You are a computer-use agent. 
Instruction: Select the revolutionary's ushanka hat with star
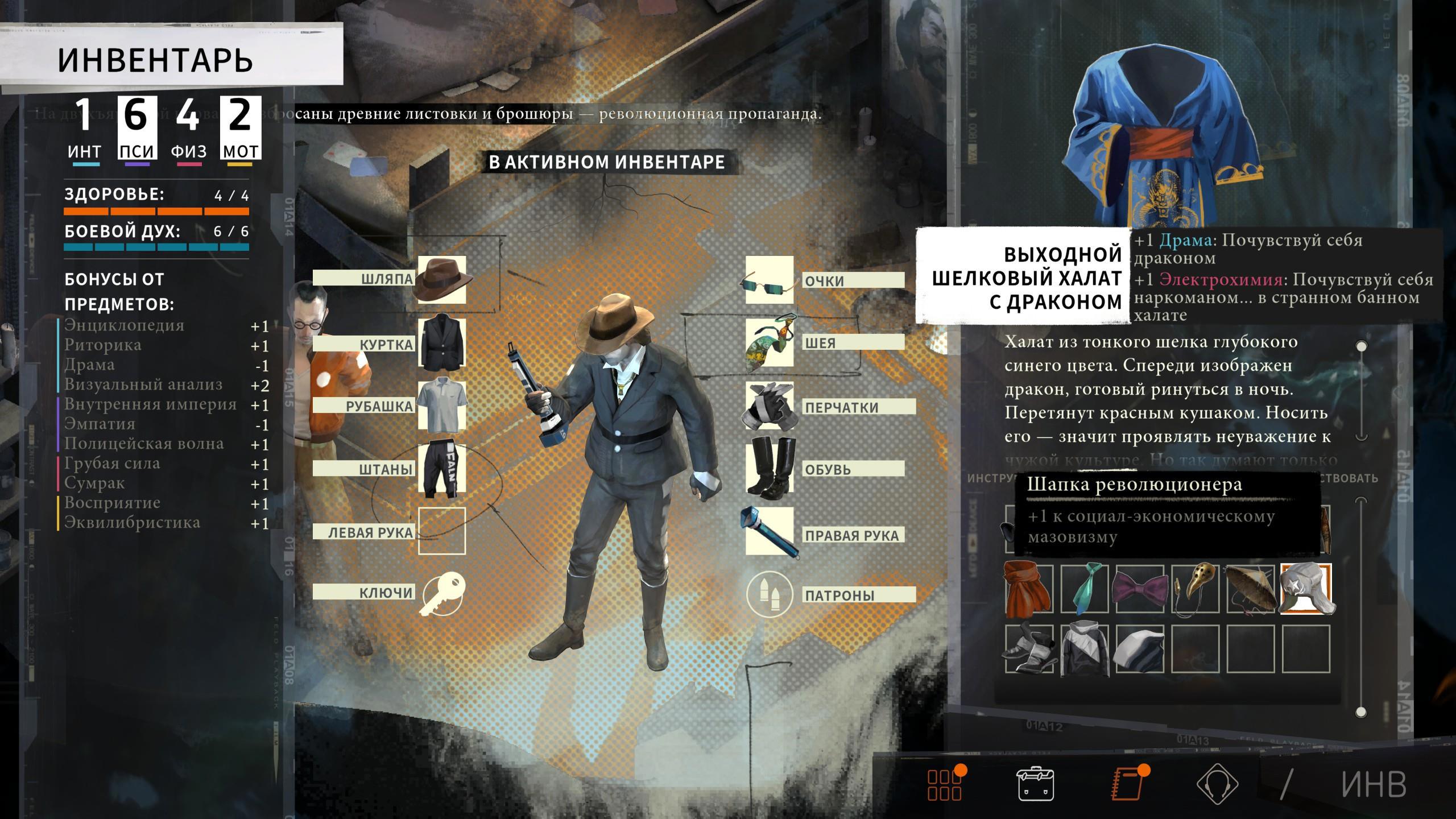tap(1306, 589)
